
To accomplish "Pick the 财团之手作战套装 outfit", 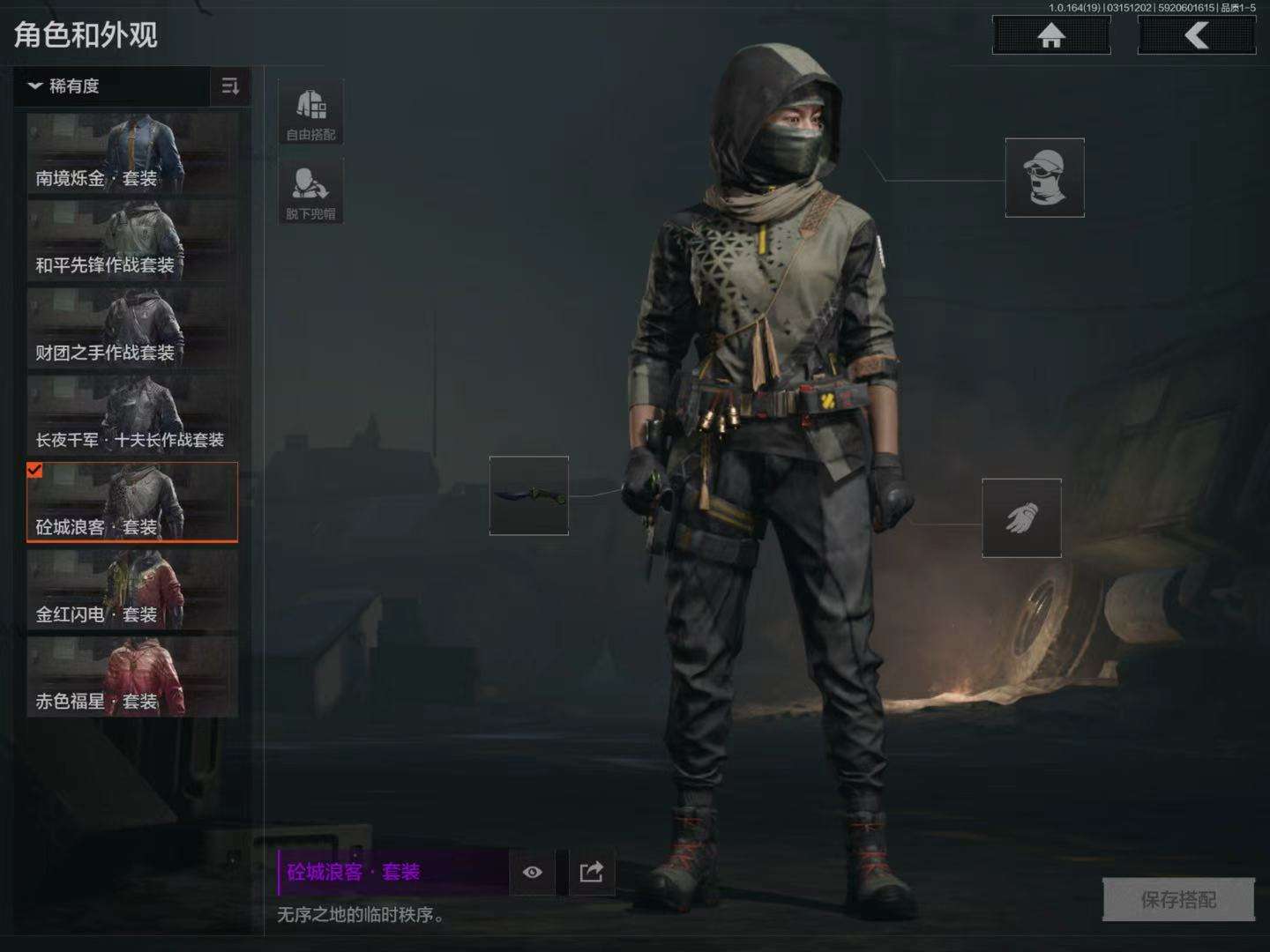I will click(x=132, y=328).
